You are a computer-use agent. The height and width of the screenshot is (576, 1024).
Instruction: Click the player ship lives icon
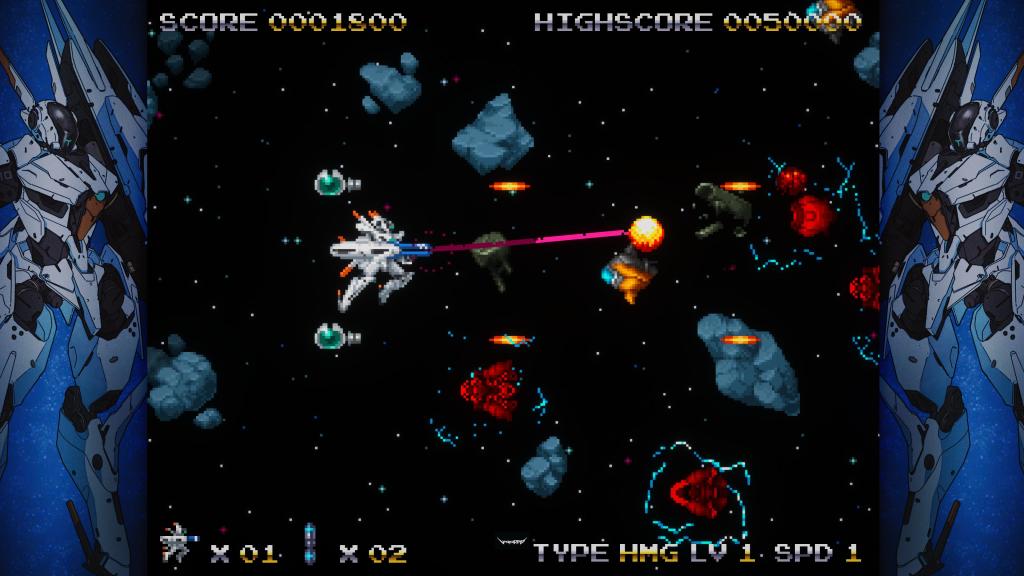tap(178, 541)
